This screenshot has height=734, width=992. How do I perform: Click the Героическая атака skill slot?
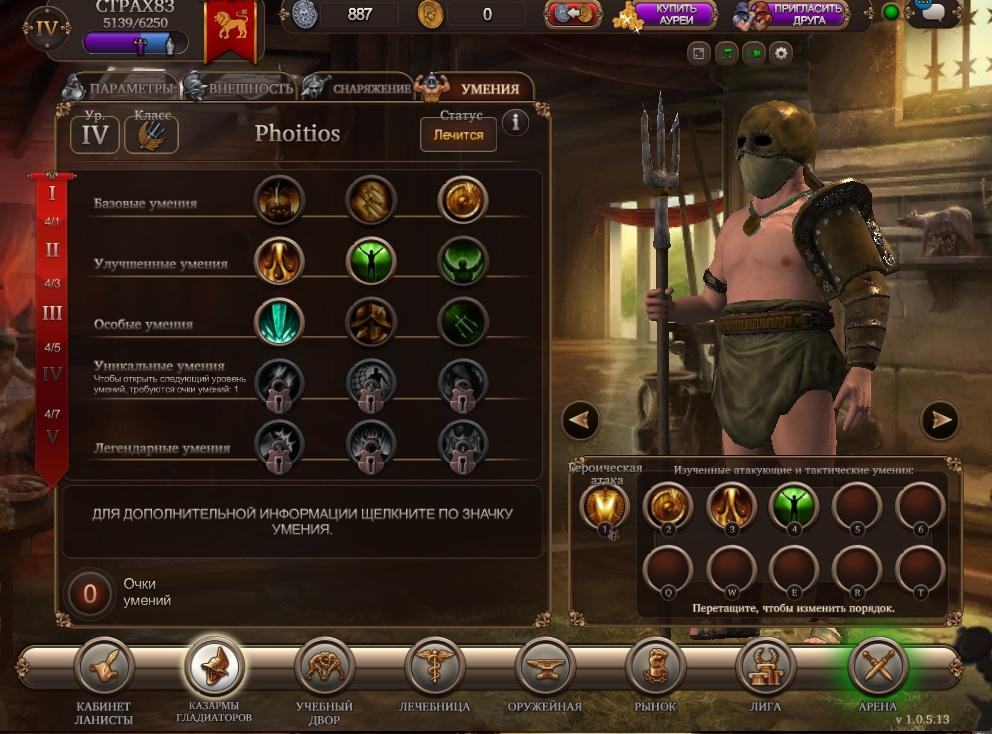pos(604,507)
